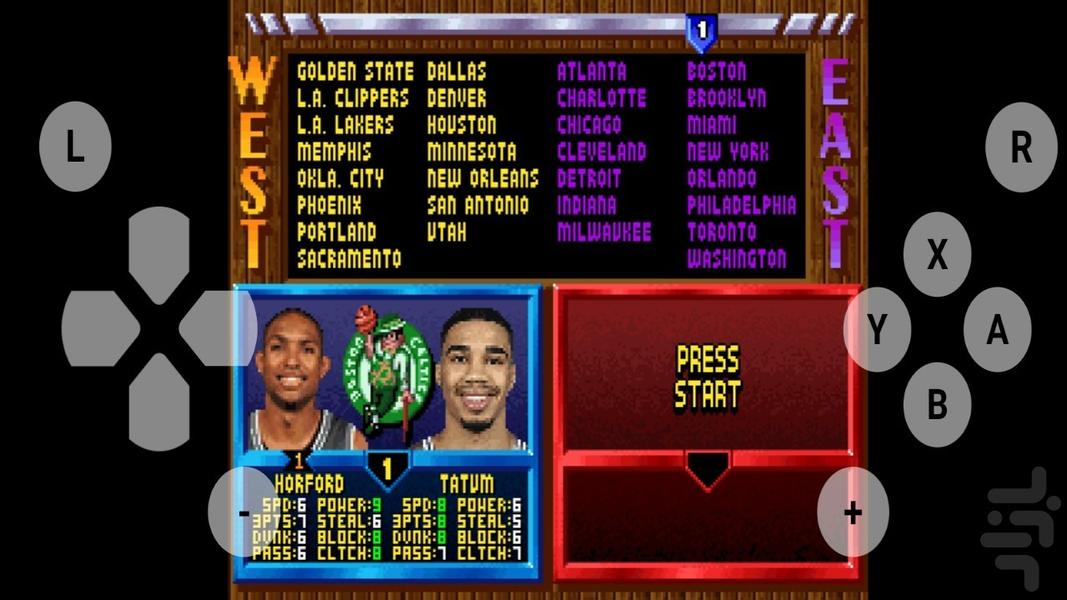Image resolution: width=1067 pixels, height=600 pixels.
Task: Tap the on-screen X button
Action: (x=937, y=255)
